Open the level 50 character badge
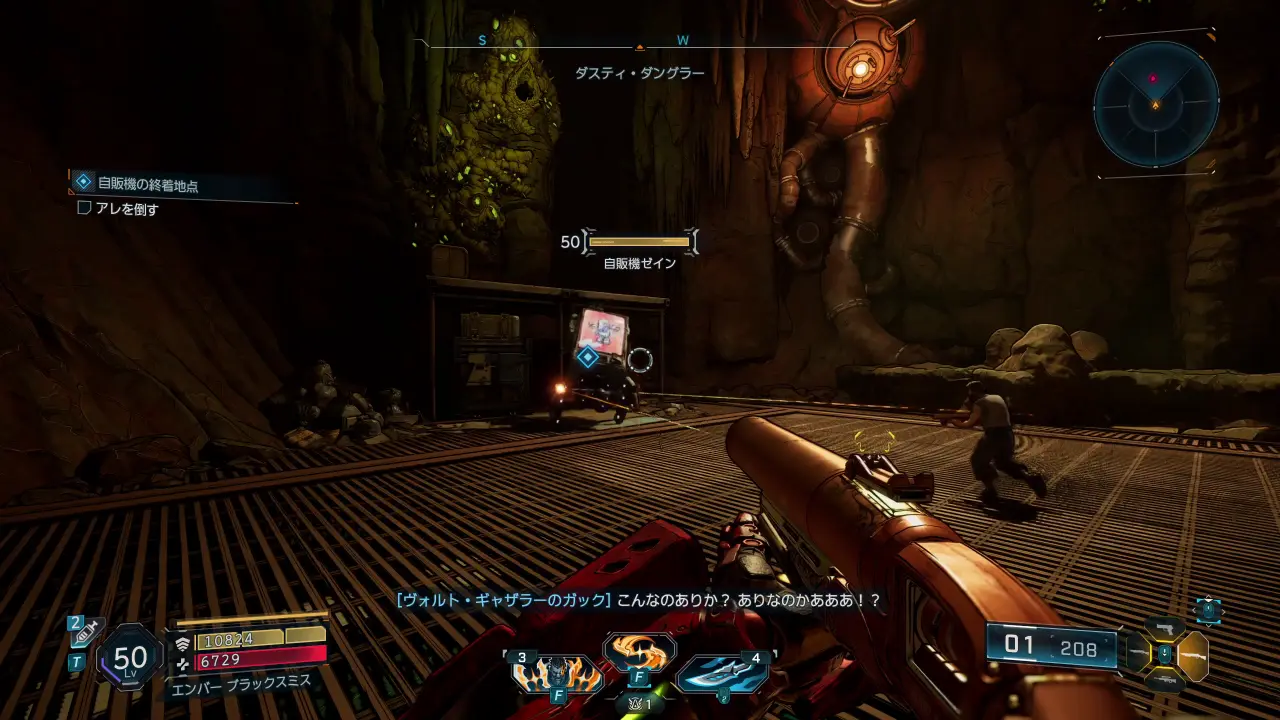1280x720 pixels. coord(130,657)
